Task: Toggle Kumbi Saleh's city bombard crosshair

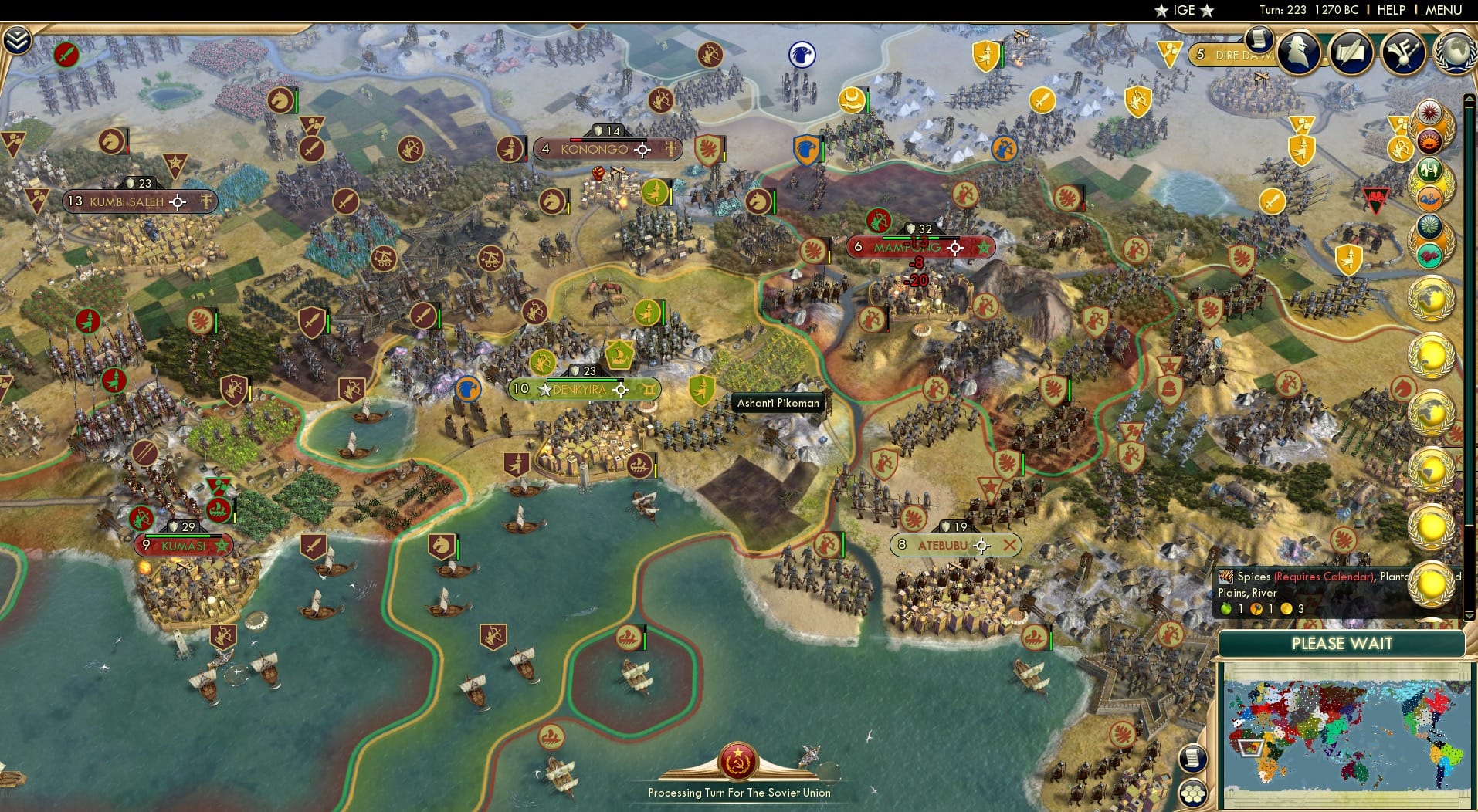Action: [x=178, y=201]
